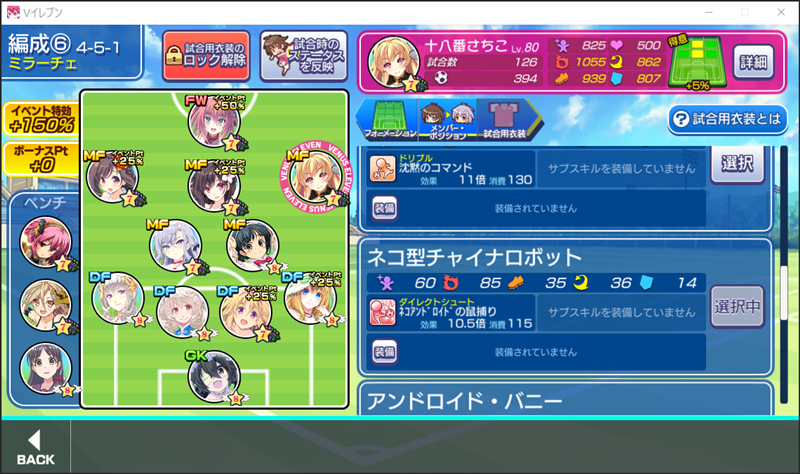Close the game window
800x474 pixels.
[776, 11]
